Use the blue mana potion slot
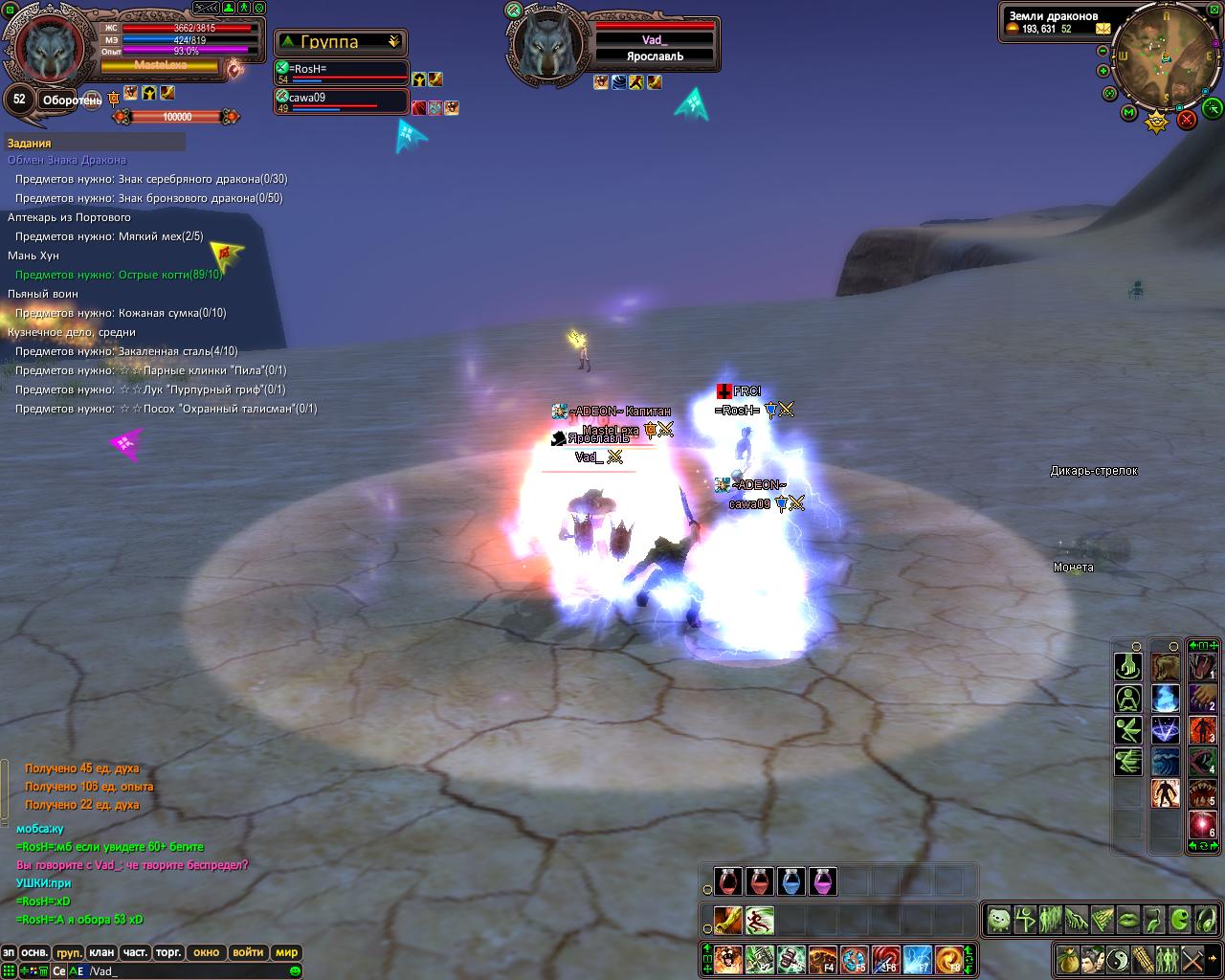Image resolution: width=1225 pixels, height=980 pixels. coord(791,880)
